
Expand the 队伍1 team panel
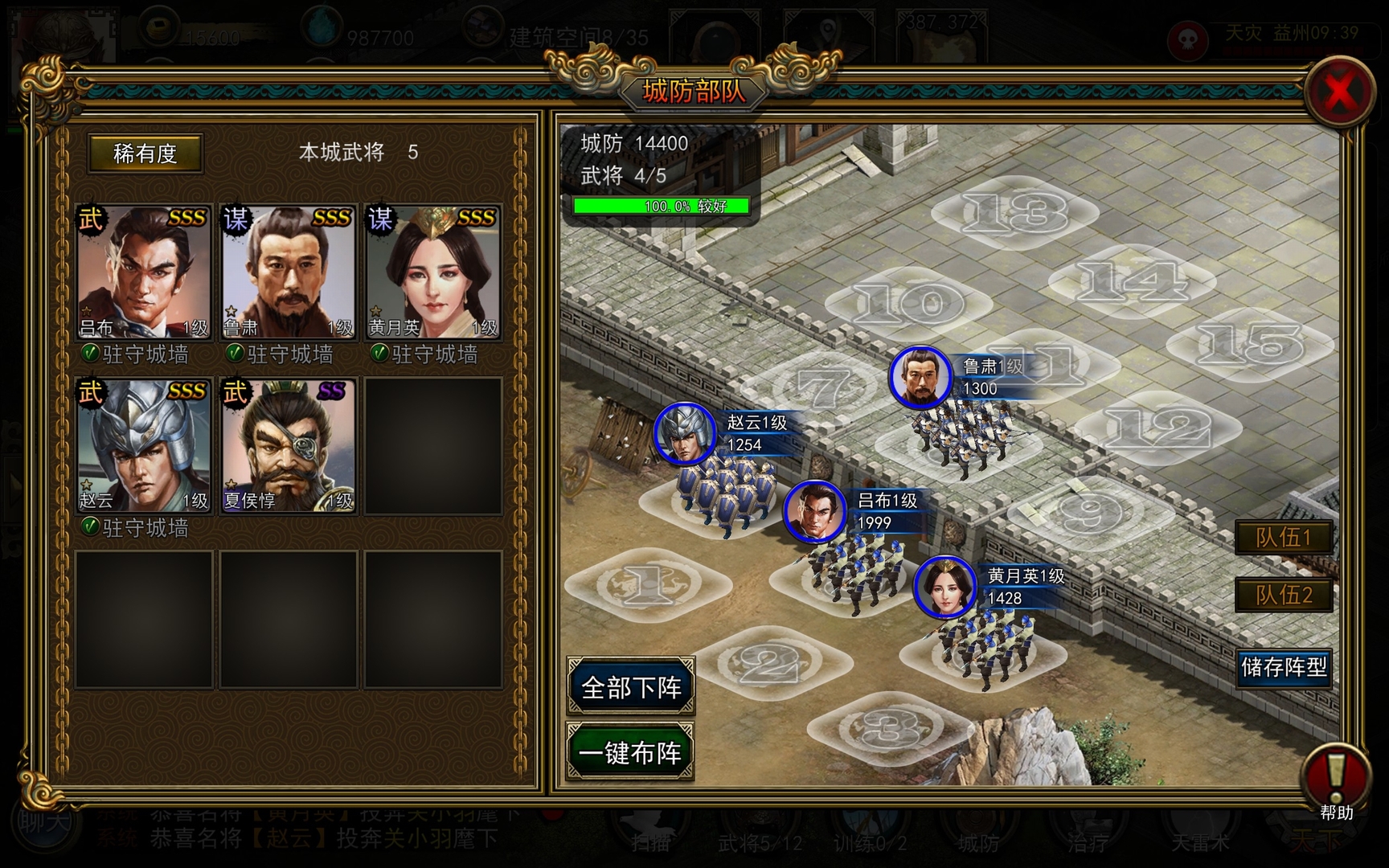tap(1285, 537)
